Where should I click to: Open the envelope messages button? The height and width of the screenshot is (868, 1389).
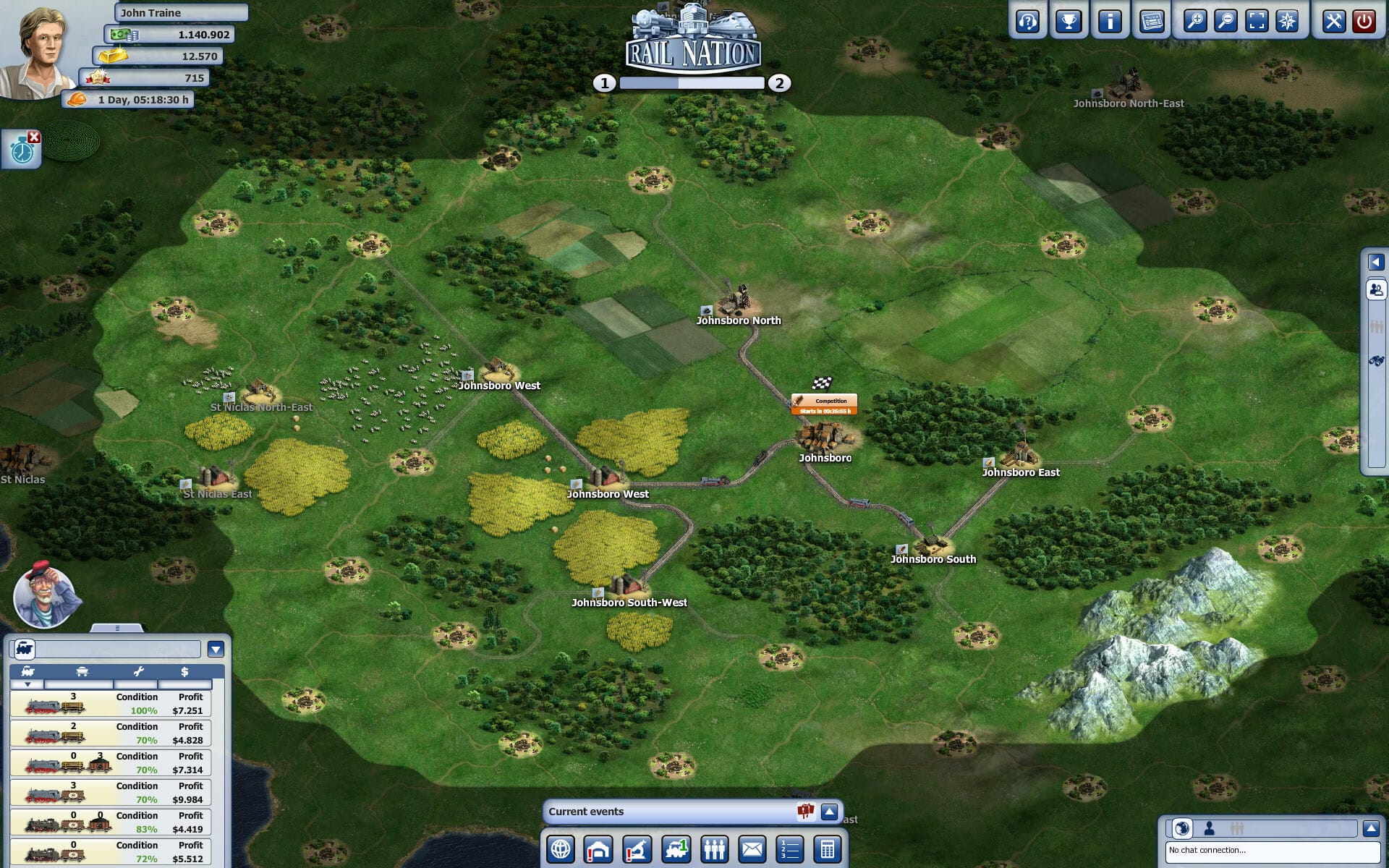pos(752,849)
